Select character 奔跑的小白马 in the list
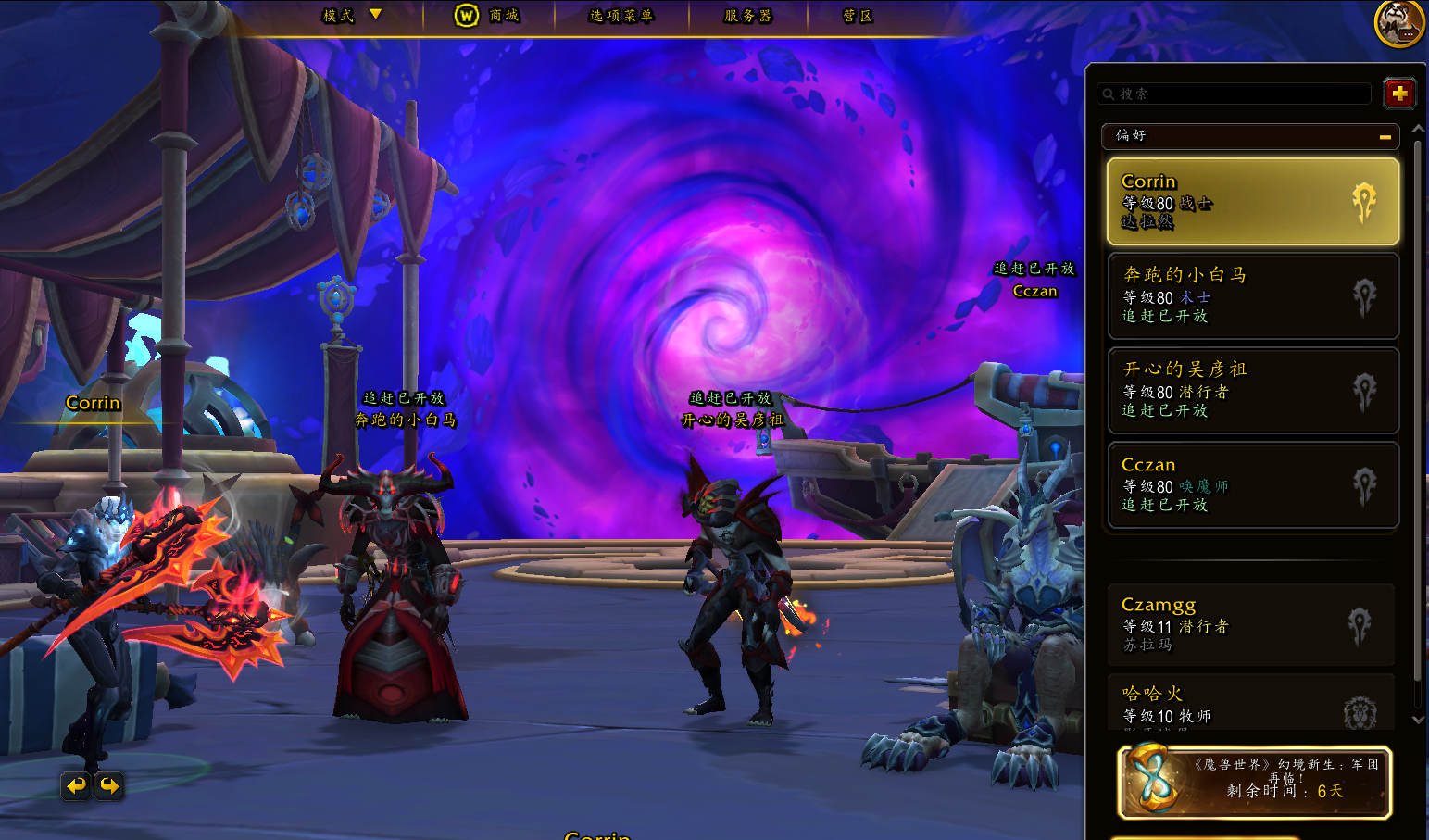Viewport: 1429px width, 840px height. (x=1252, y=295)
